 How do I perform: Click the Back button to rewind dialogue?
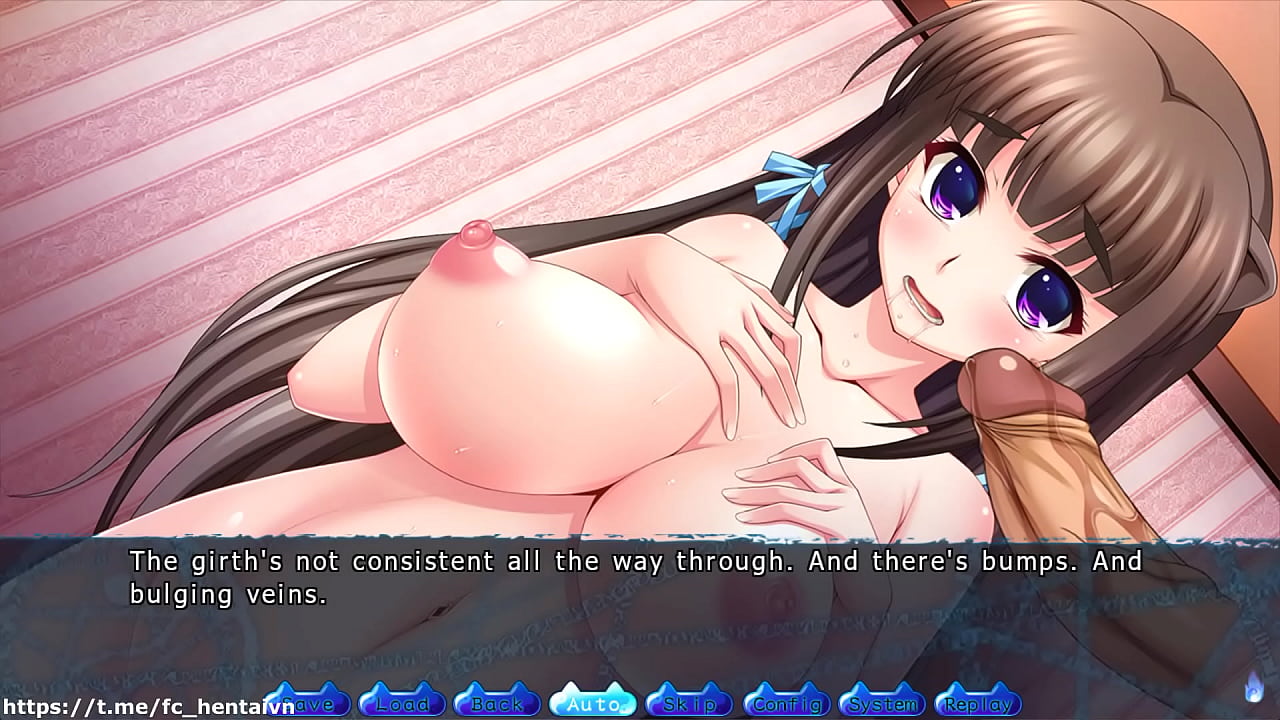click(496, 703)
